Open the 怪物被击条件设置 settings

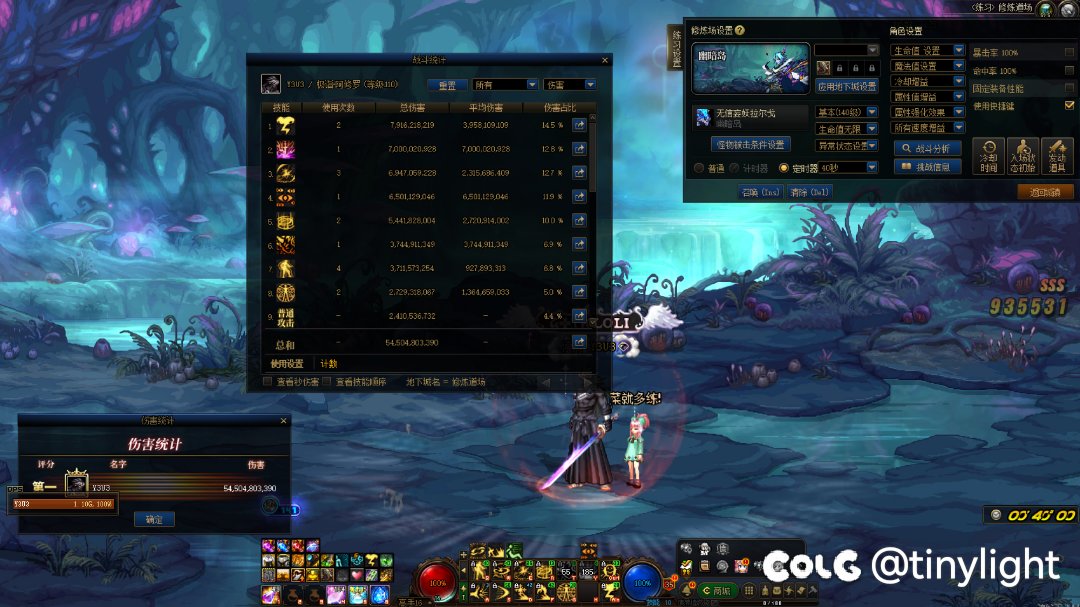749,144
